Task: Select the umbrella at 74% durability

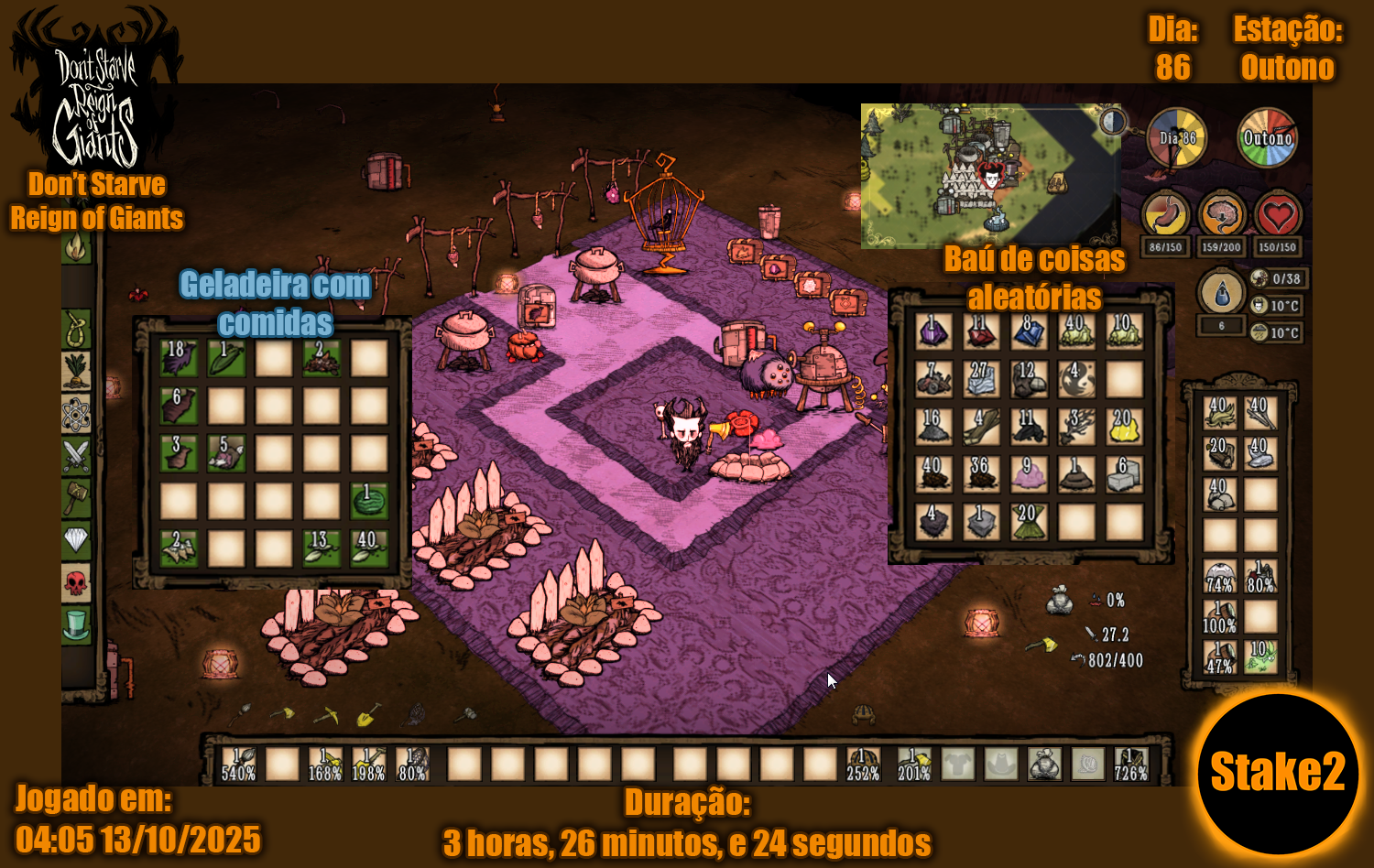Action: pos(1220,578)
